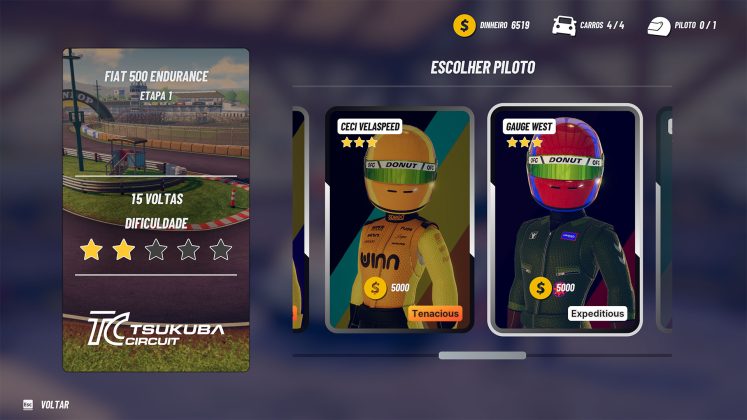This screenshot has width=747, height=420.
Task: Click the driver list horizontal scrollbar
Action: click(482, 355)
